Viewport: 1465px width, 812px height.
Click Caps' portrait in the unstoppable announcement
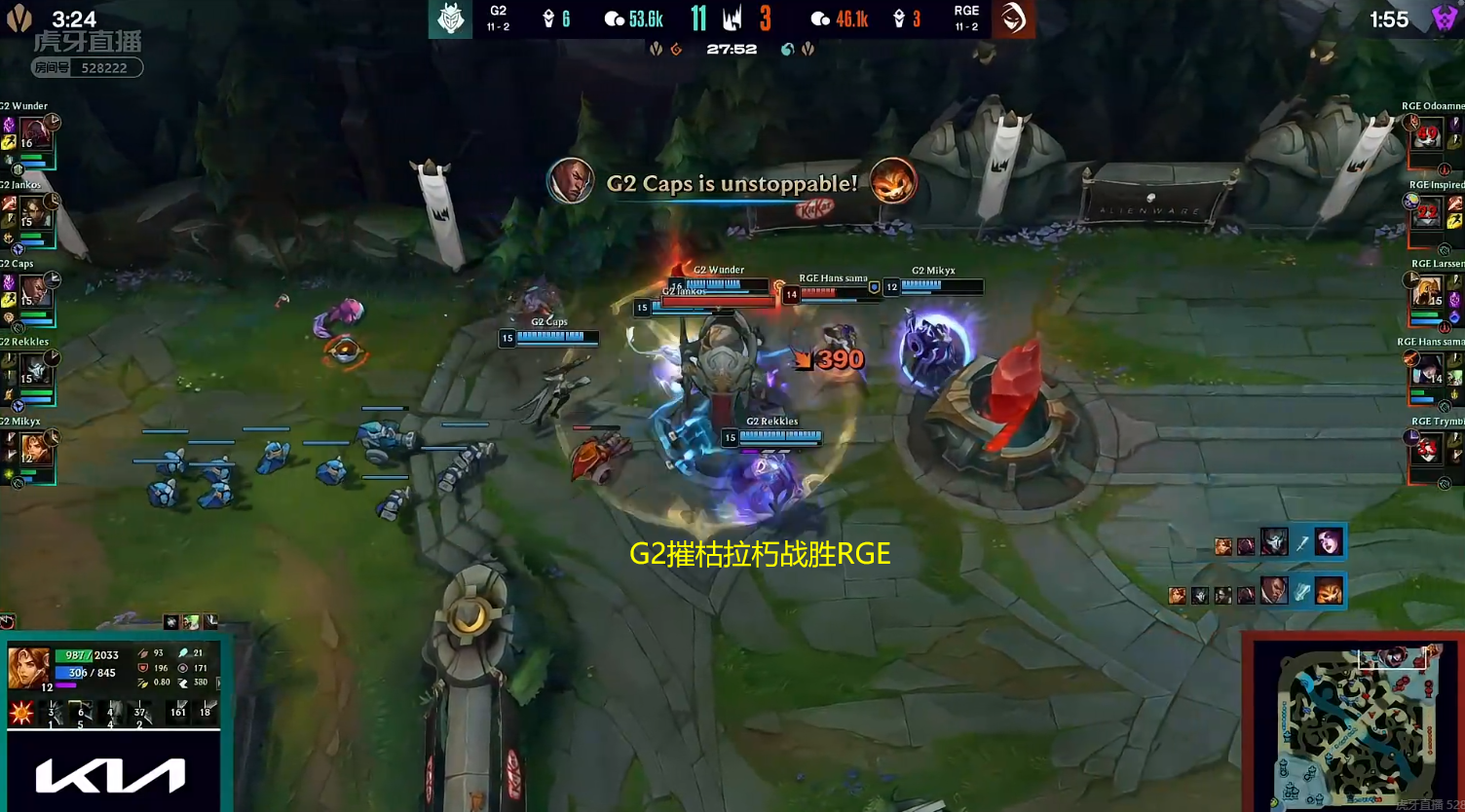coord(573,183)
